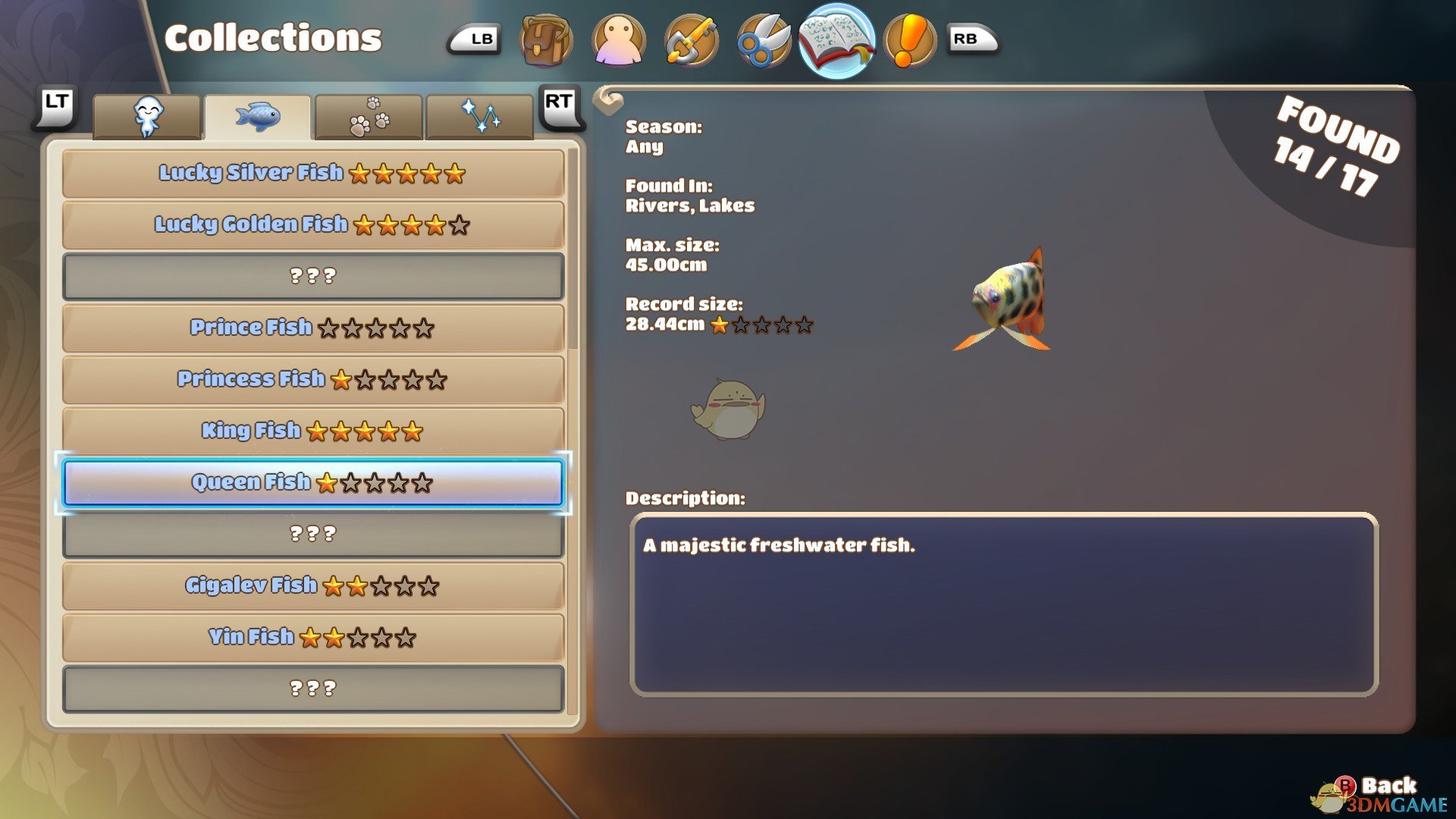Switch to the paw prints tab
The image size is (1456, 819).
(x=369, y=118)
